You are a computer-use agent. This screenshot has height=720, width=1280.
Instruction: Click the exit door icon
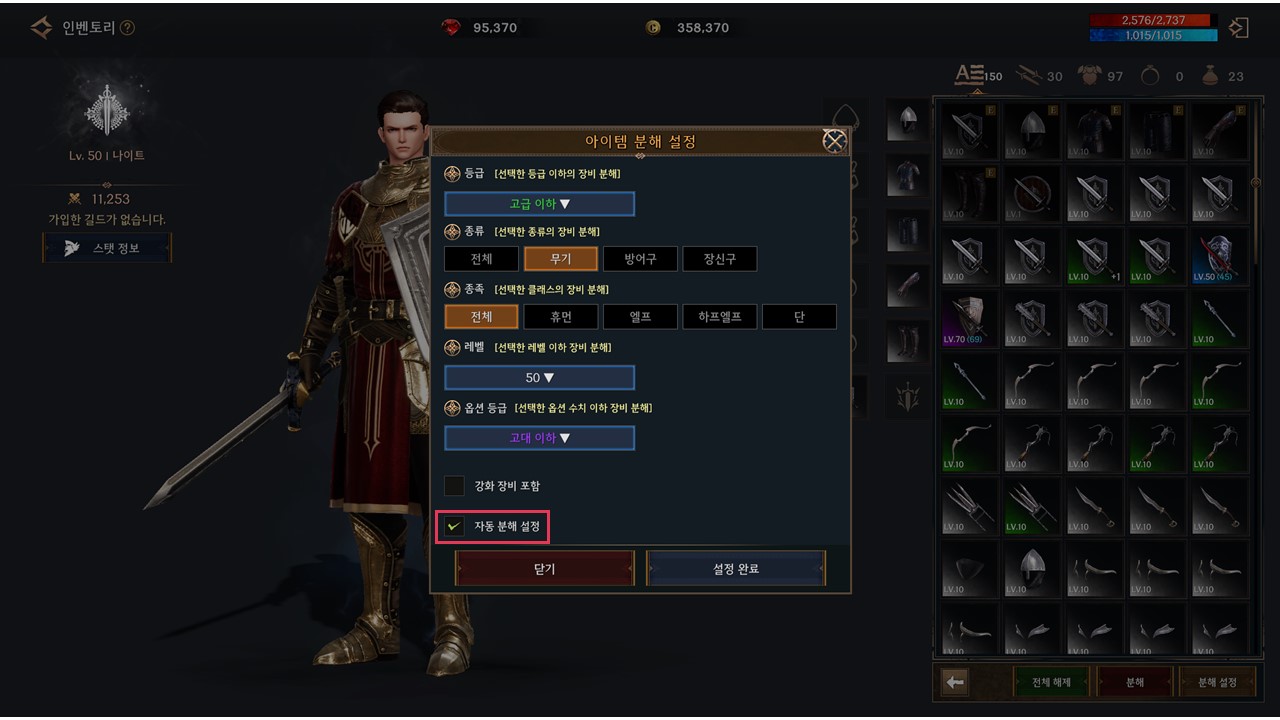(x=1240, y=28)
